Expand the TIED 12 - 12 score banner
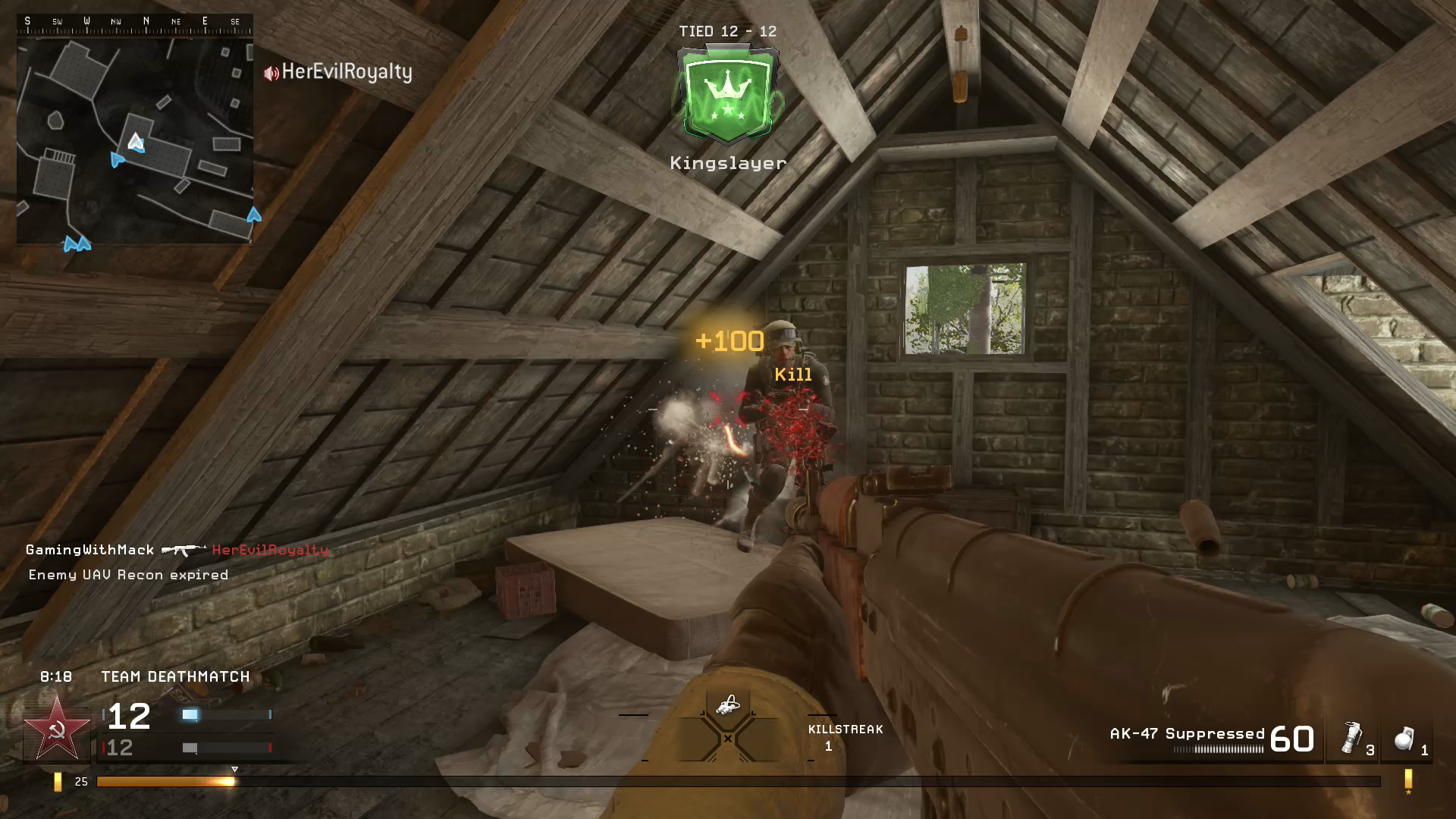 (726, 31)
